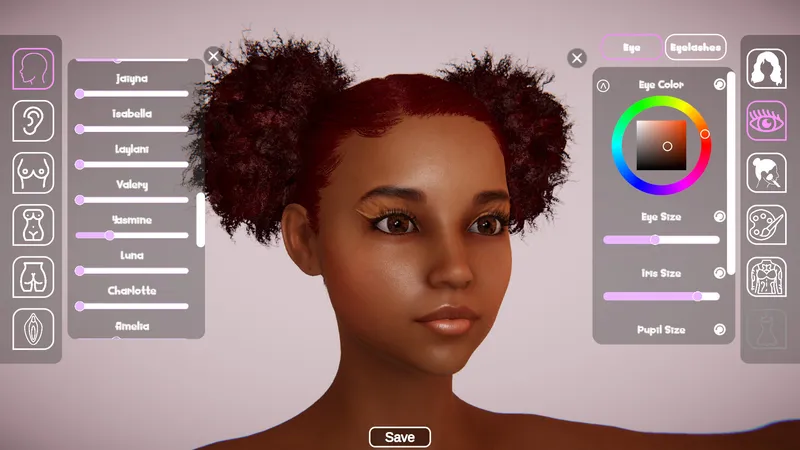Collapse the Eye Color section arrow
This screenshot has width=800, height=450.
point(603,86)
